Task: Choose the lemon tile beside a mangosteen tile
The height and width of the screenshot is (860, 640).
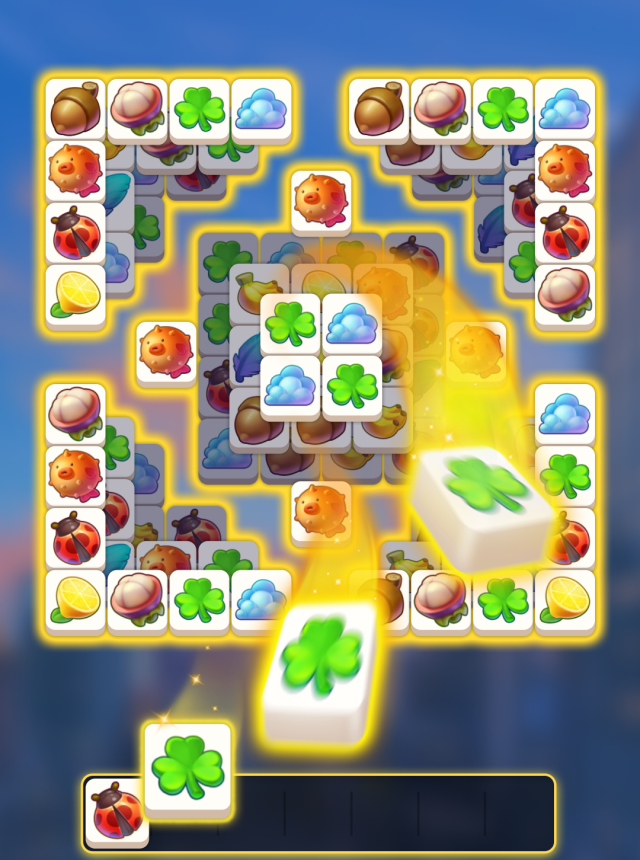Action: point(76,600)
